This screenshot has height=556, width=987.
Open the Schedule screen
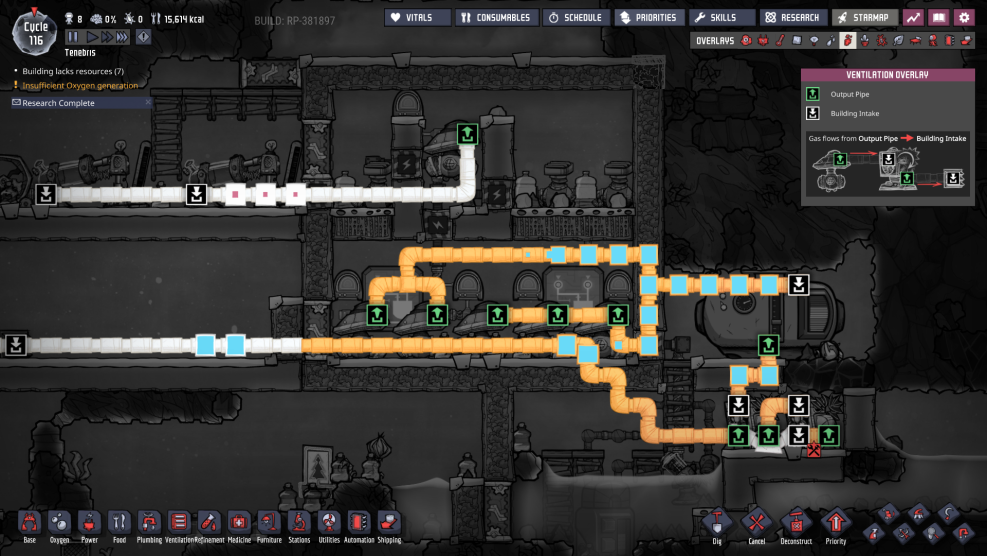575,17
